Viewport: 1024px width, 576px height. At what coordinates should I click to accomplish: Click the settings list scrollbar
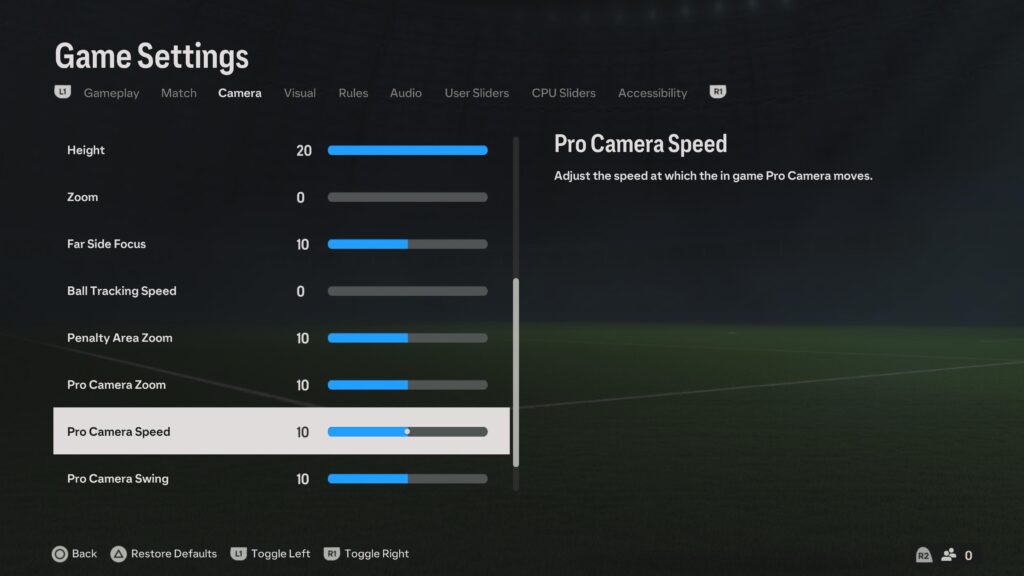[516, 372]
